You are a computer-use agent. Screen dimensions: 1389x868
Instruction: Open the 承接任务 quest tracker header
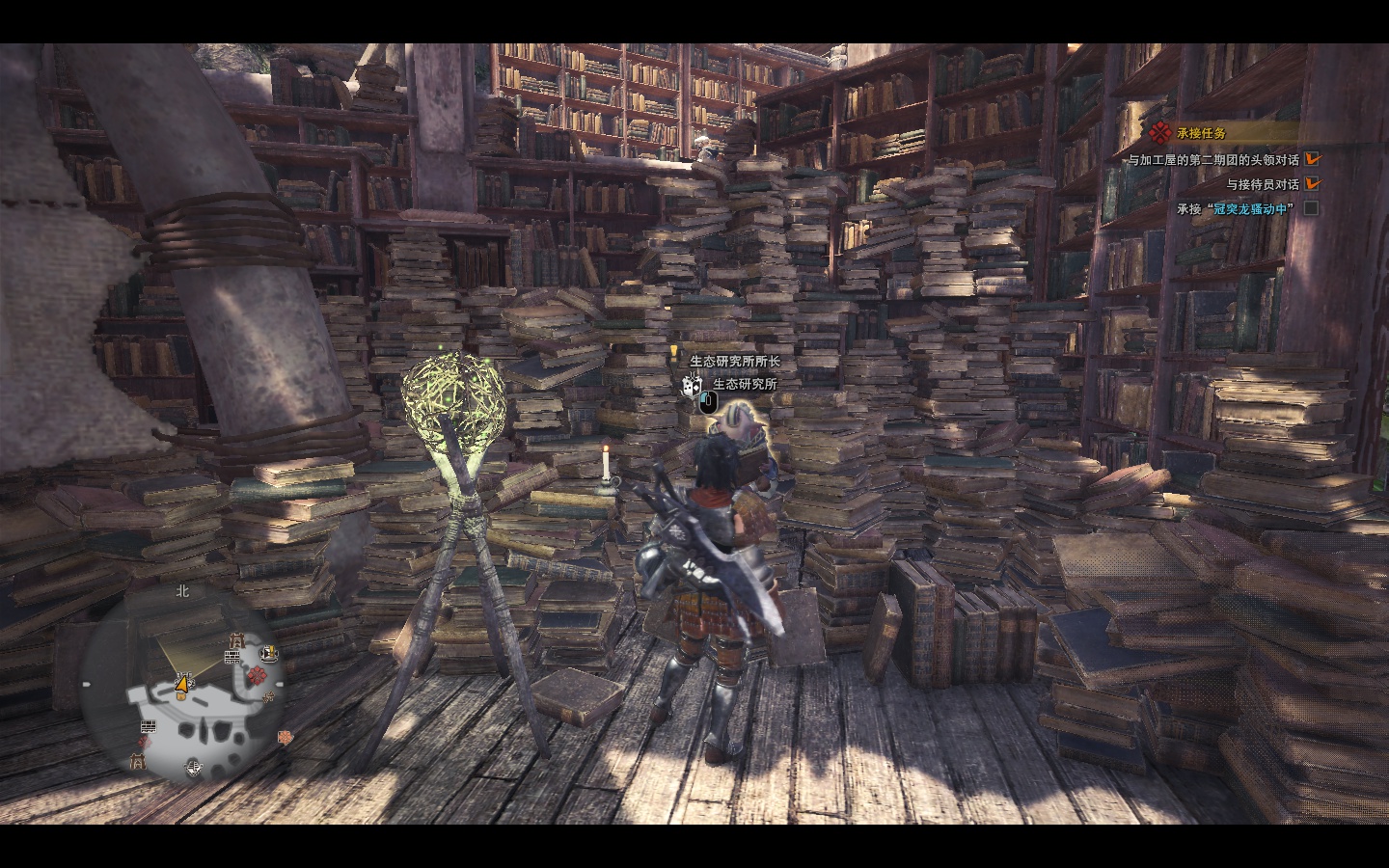click(1202, 134)
